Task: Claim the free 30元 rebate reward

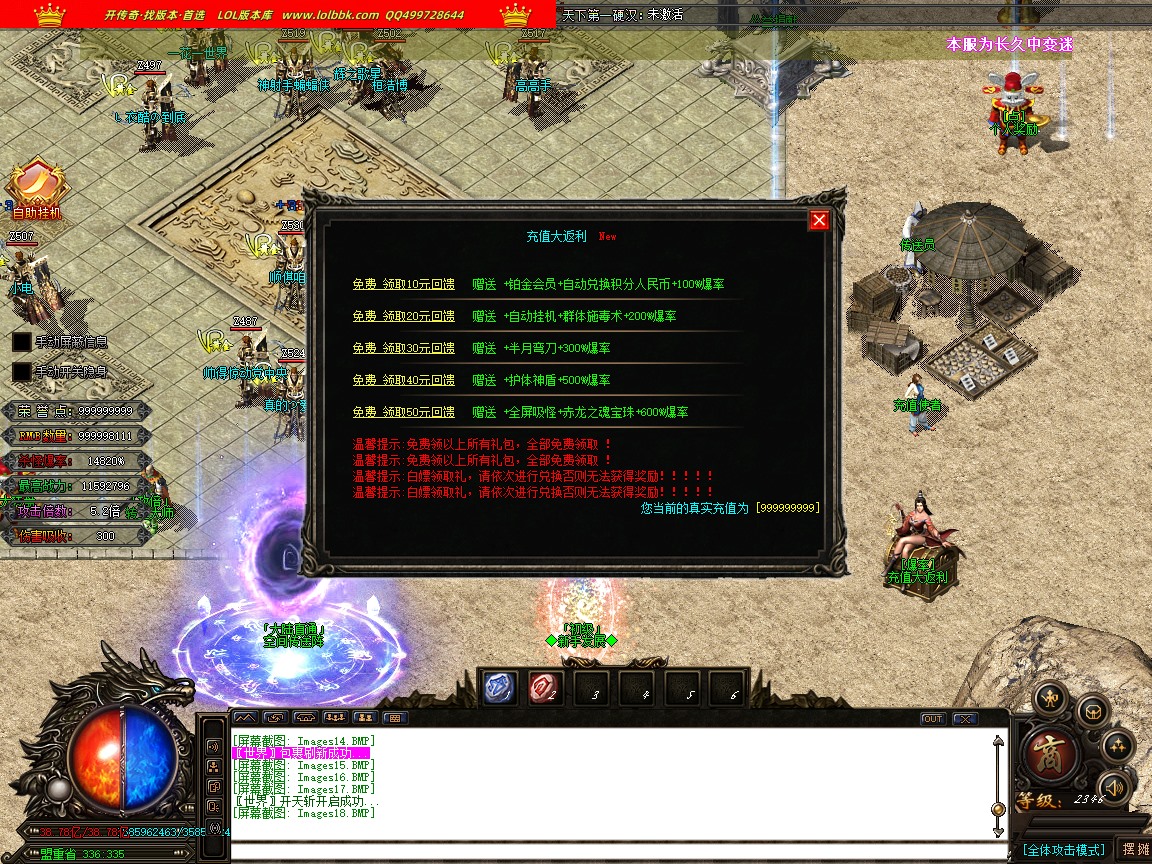Action: point(403,348)
